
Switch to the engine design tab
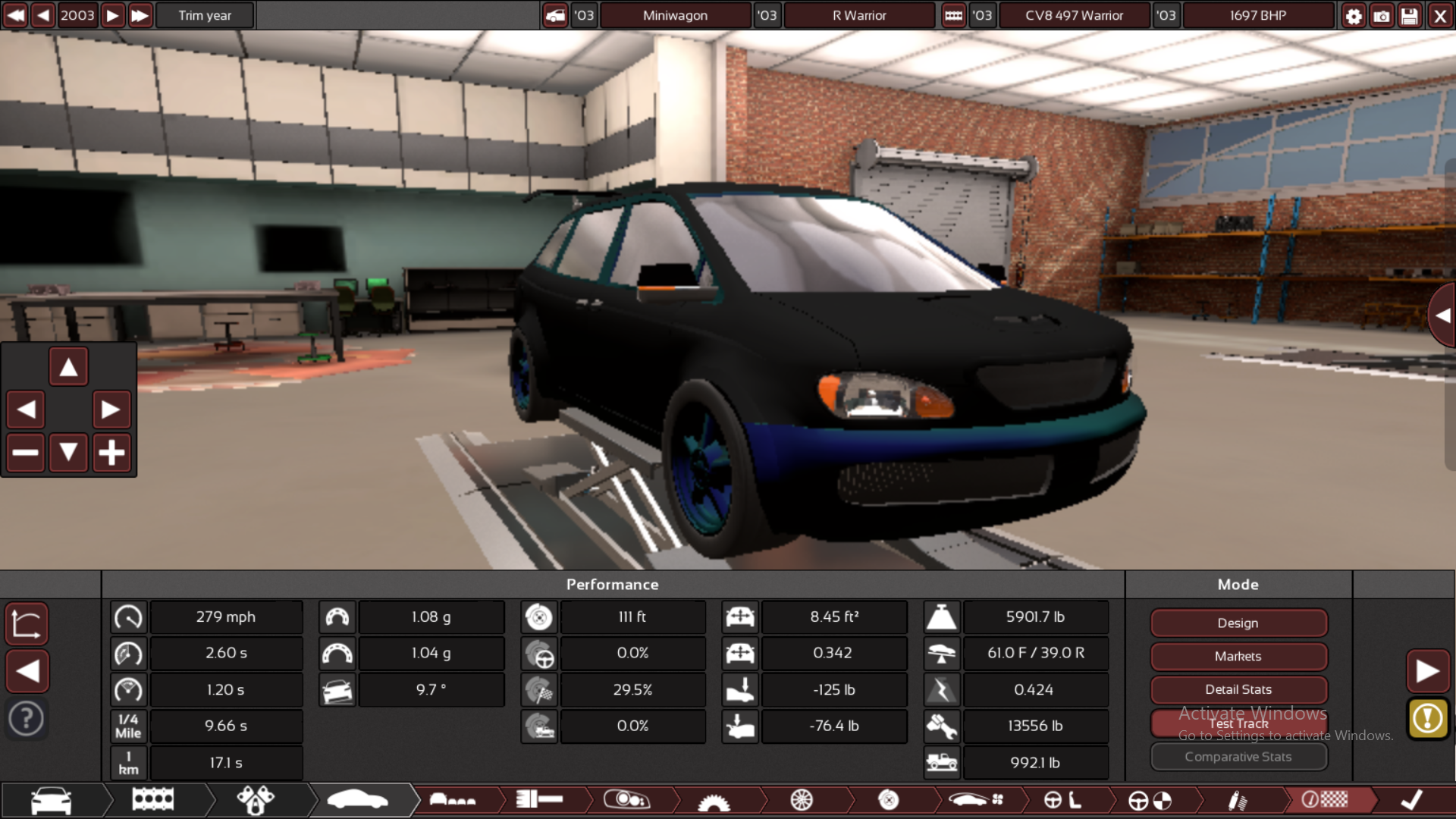(x=152, y=799)
